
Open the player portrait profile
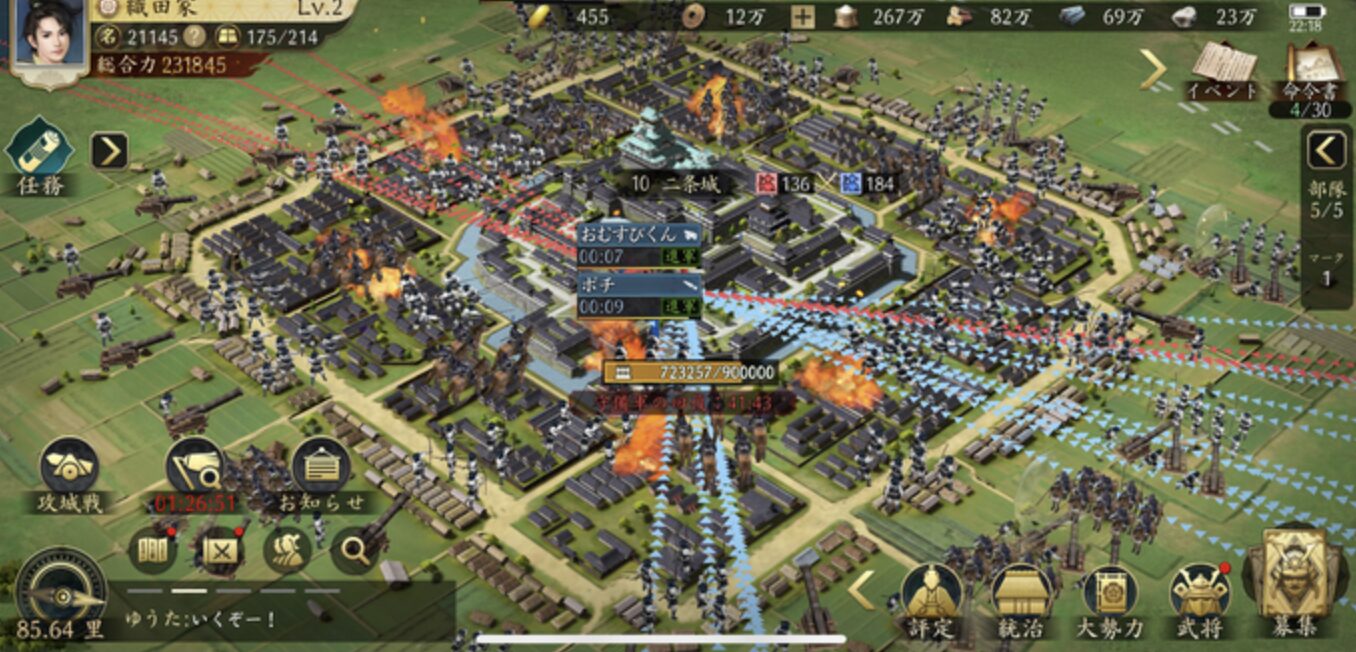pyautogui.click(x=47, y=40)
